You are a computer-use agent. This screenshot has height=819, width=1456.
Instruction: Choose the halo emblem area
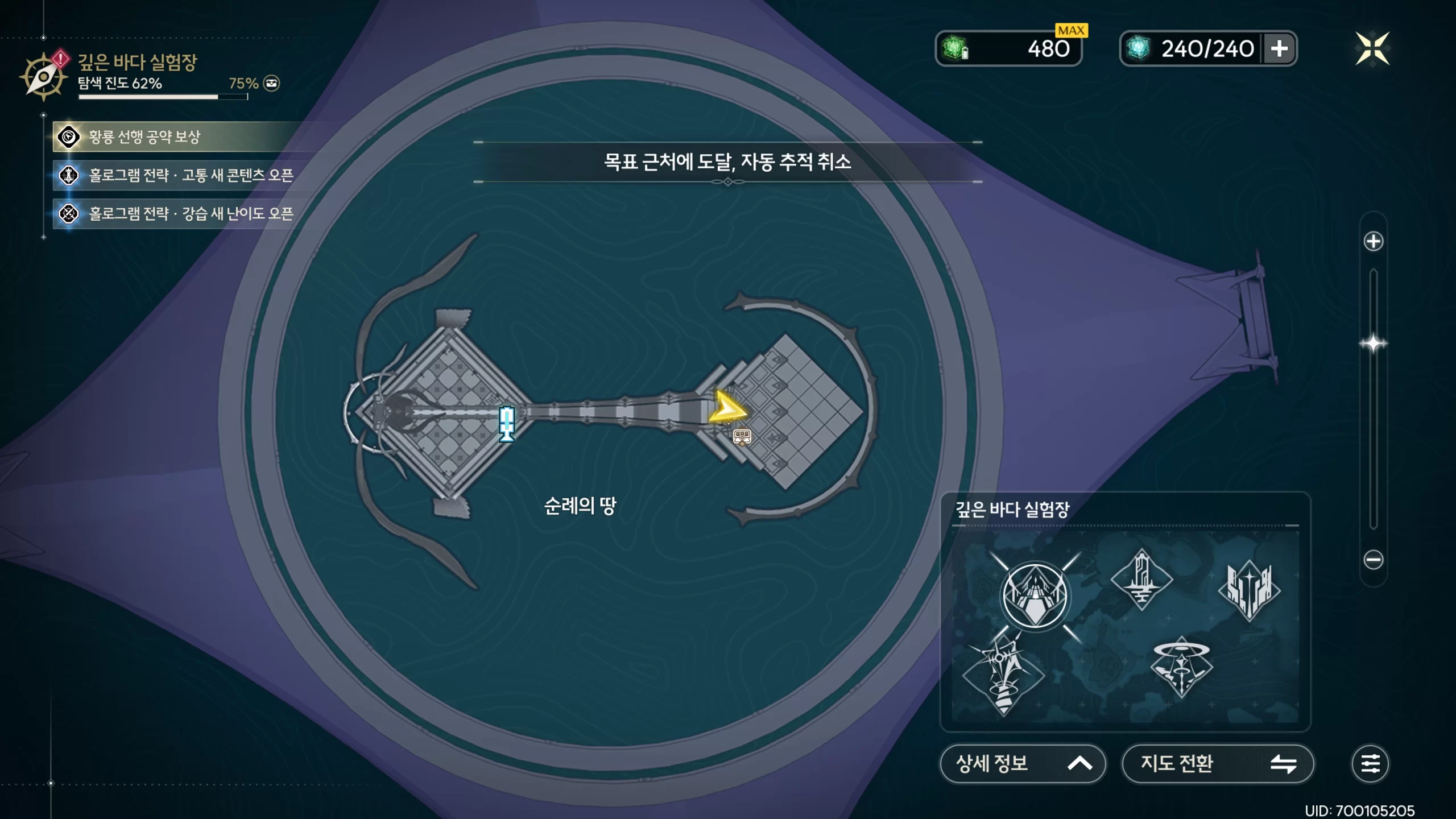pos(1181,667)
